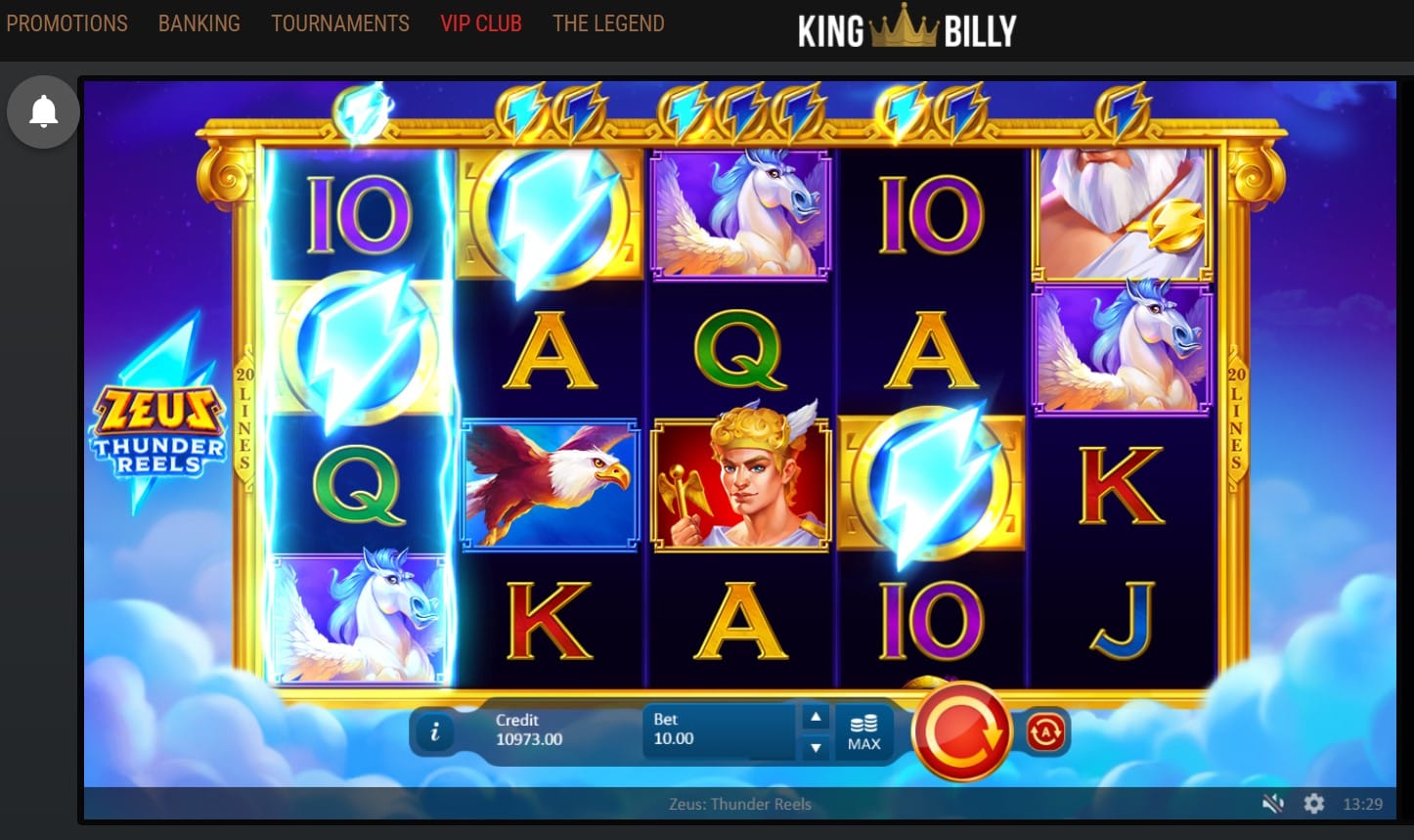Open notifications via the bell icon

[x=42, y=111]
